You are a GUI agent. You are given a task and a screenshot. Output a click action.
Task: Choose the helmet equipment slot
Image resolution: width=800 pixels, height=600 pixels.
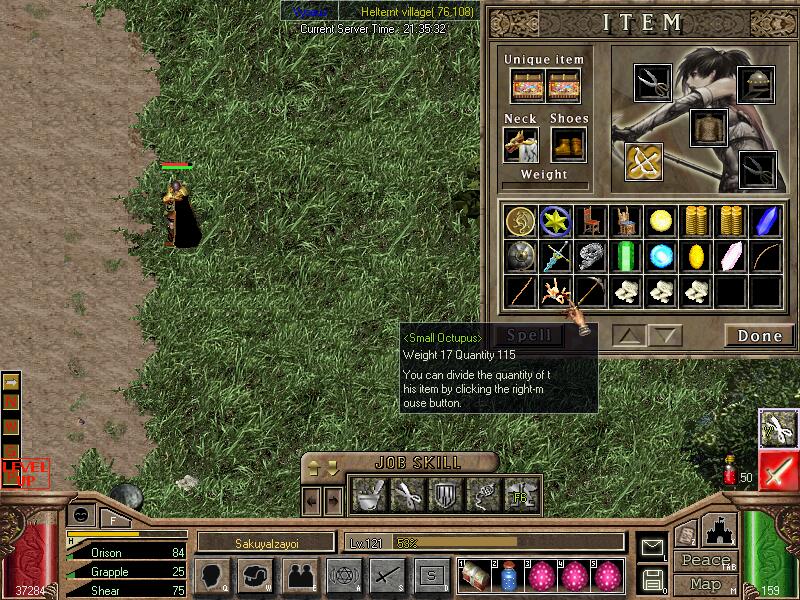[757, 85]
